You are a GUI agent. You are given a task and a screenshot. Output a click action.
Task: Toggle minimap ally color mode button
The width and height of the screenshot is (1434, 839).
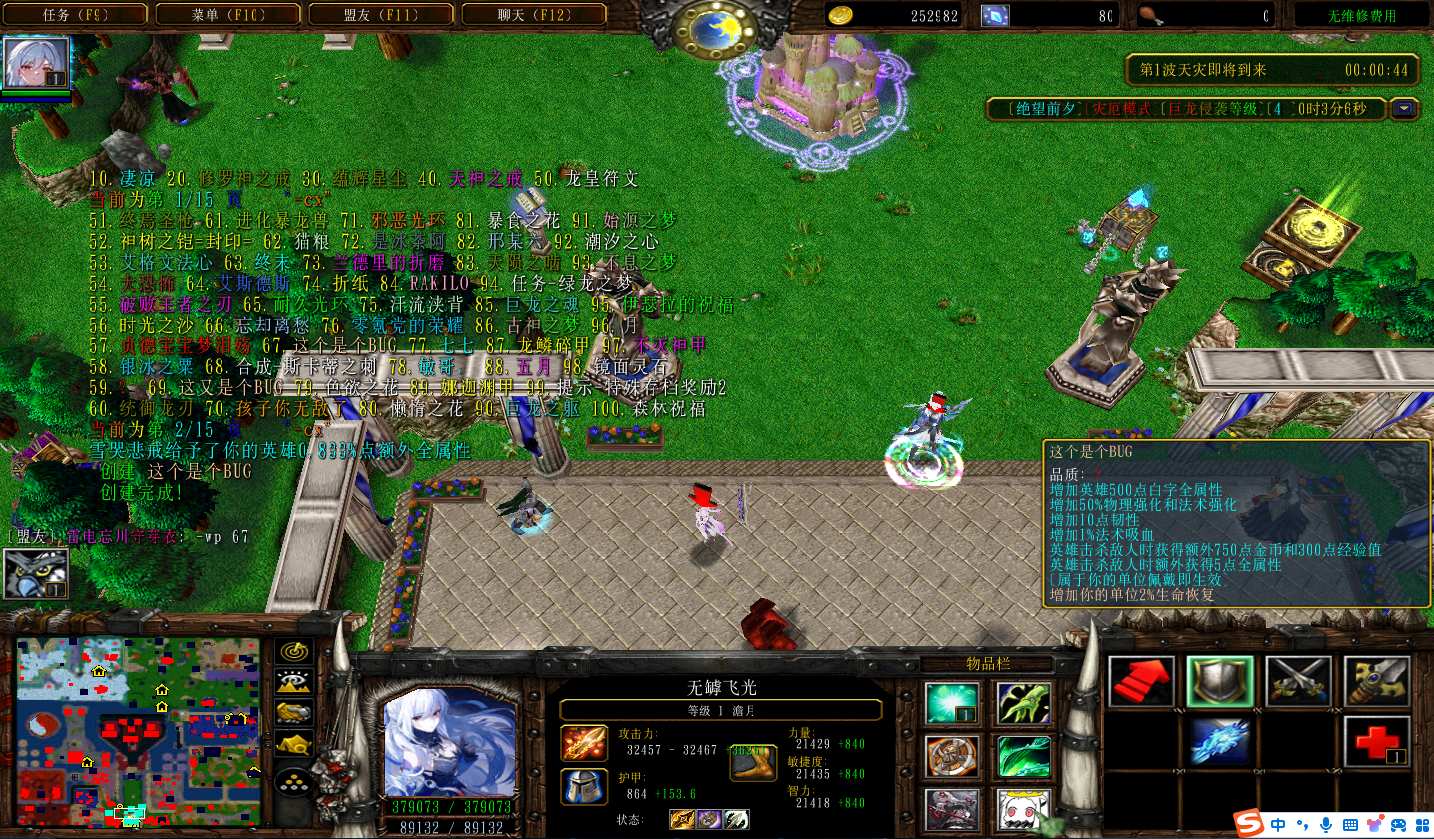click(x=295, y=713)
